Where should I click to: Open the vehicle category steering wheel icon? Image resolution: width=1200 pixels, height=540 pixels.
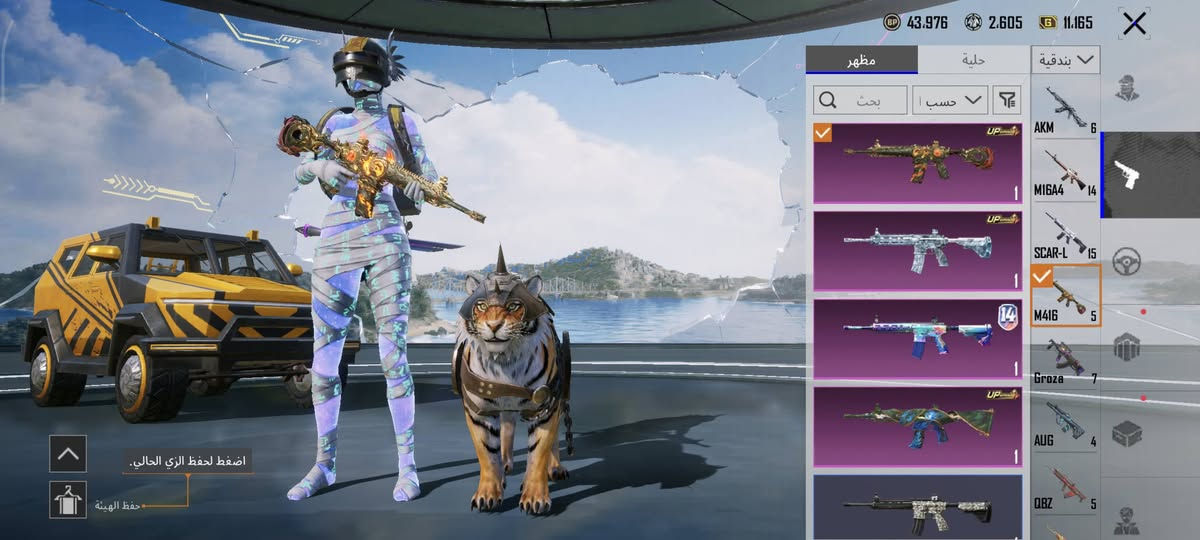click(x=1127, y=260)
